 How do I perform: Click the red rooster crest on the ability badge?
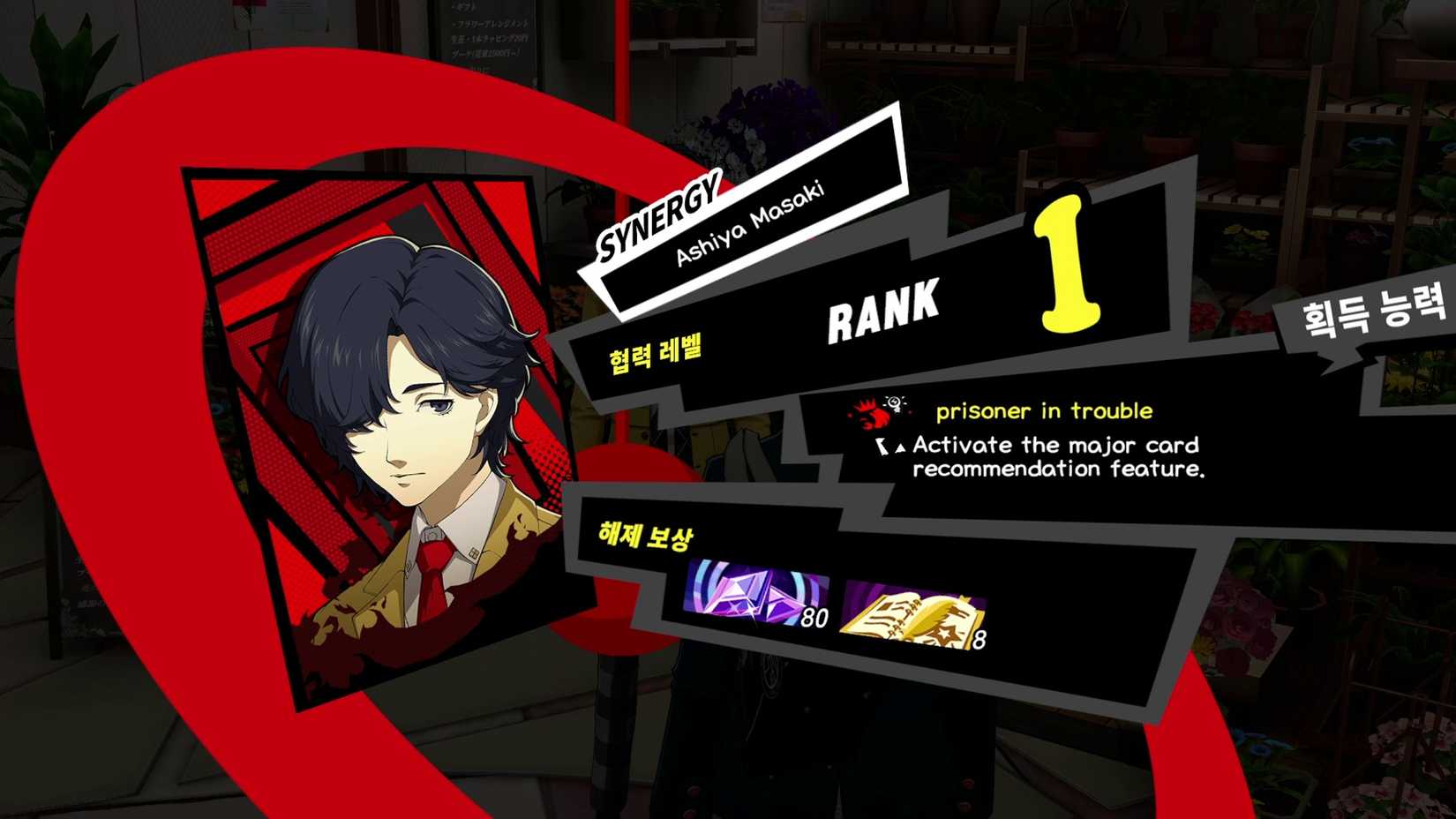(869, 415)
